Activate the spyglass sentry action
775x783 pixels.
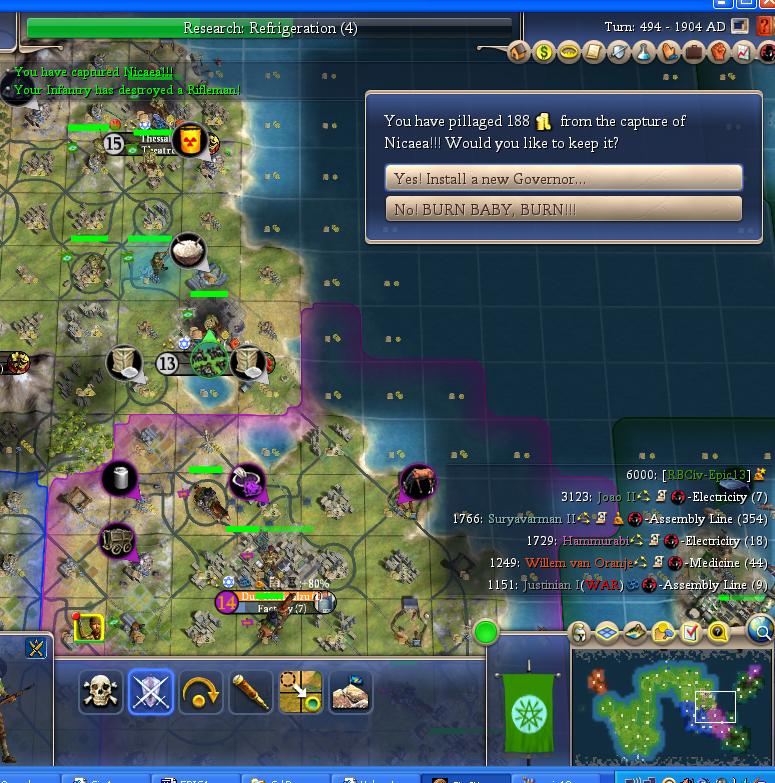tap(251, 692)
